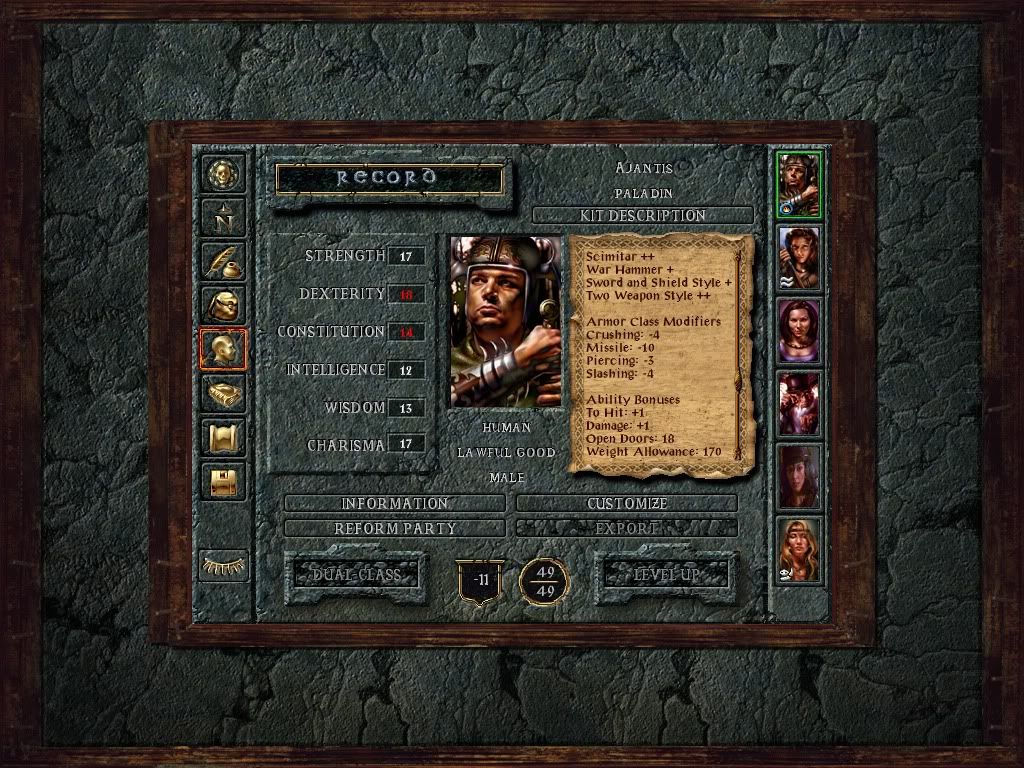The width and height of the screenshot is (1024, 768).
Task: Click the closed eyelid rest button
Action: coord(223,565)
